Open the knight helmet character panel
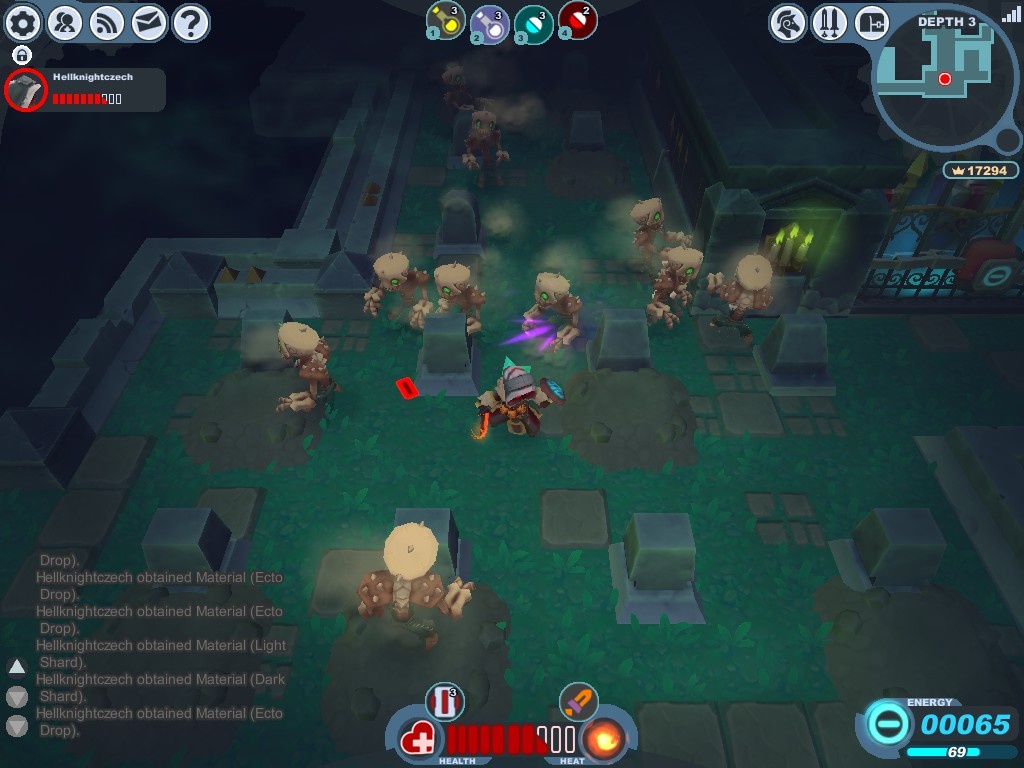 788,22
